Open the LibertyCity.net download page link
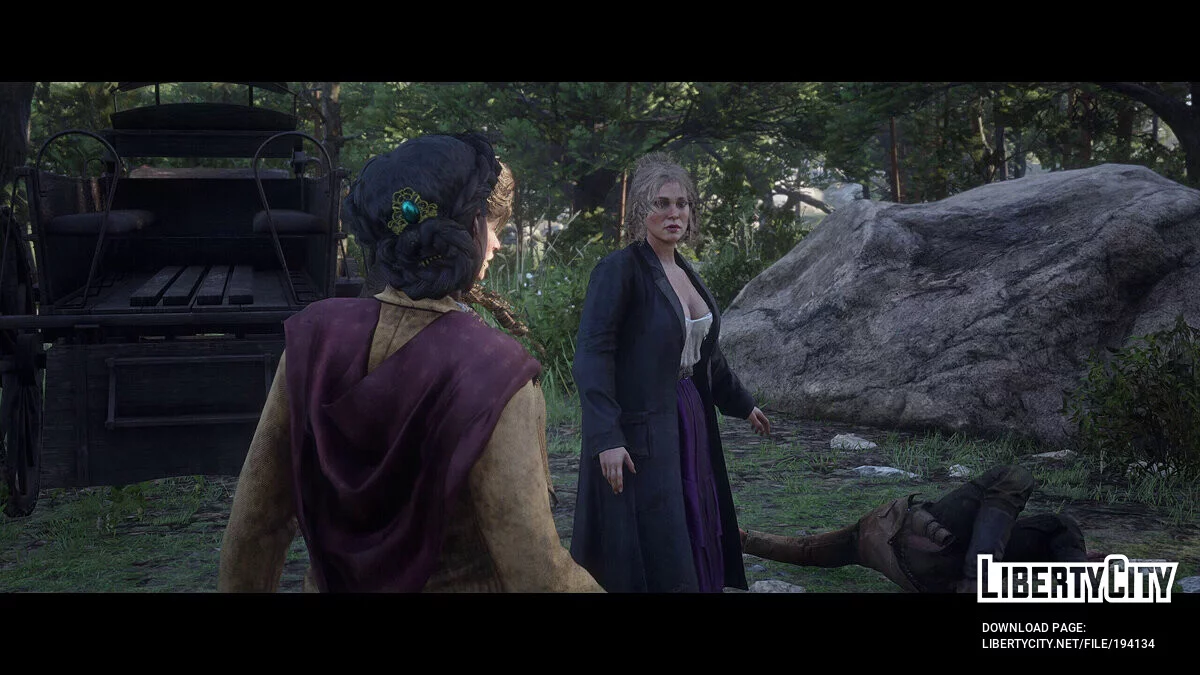 point(1067,643)
